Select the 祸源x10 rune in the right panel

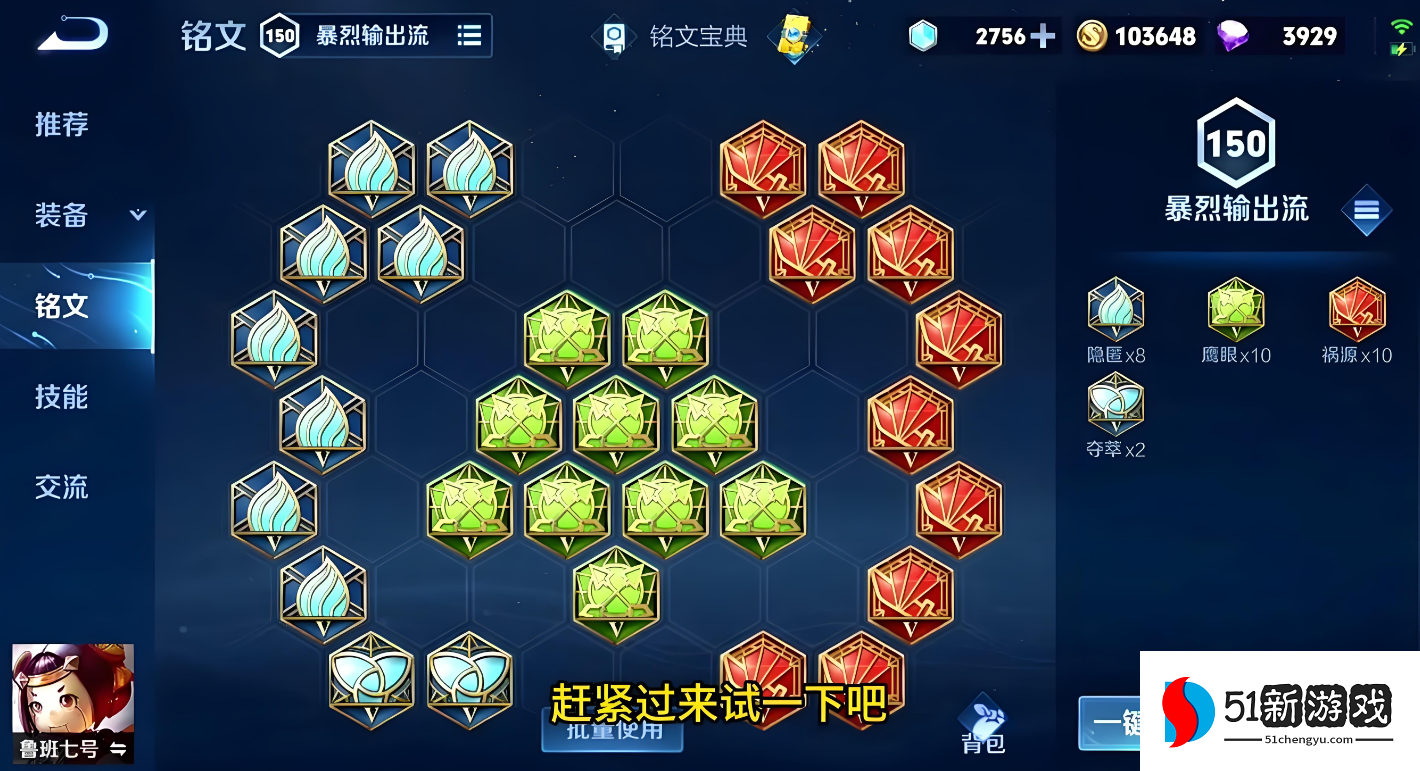point(1355,315)
